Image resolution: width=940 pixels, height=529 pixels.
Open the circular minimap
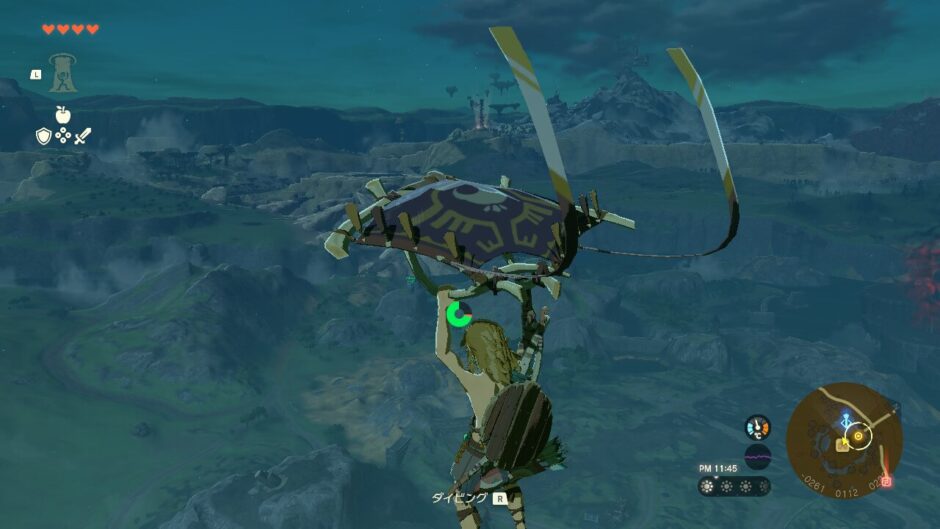844,440
